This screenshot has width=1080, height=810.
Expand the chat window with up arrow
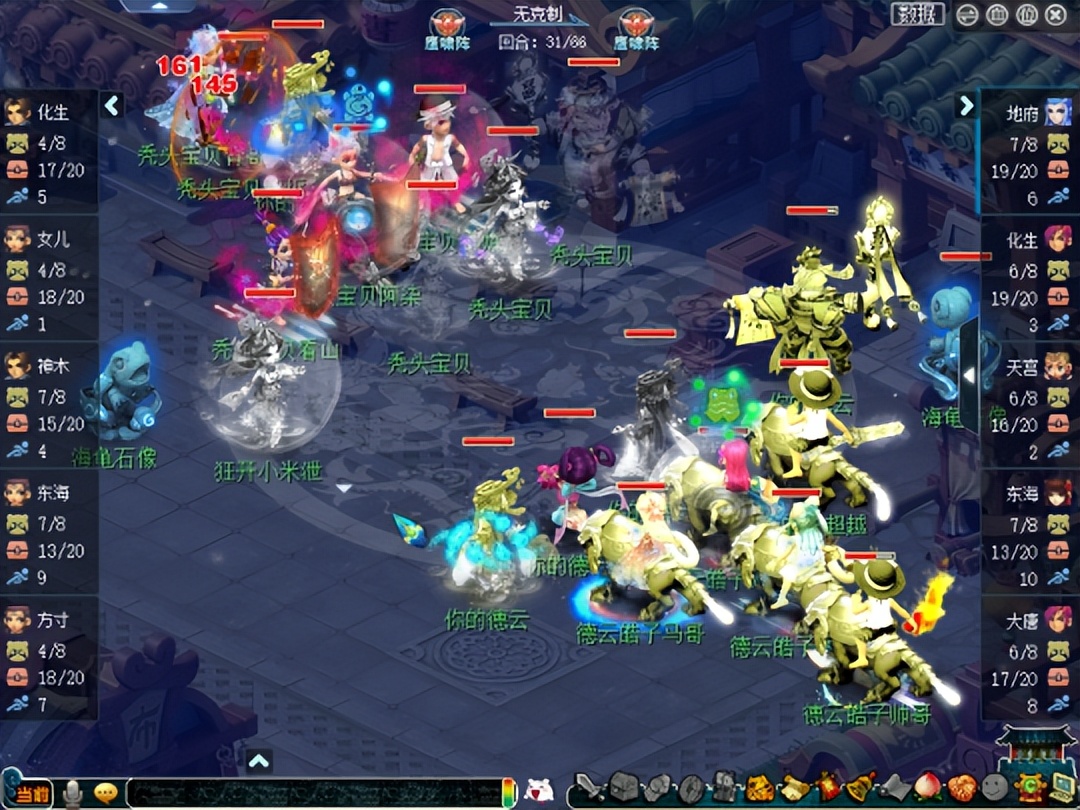click(259, 762)
